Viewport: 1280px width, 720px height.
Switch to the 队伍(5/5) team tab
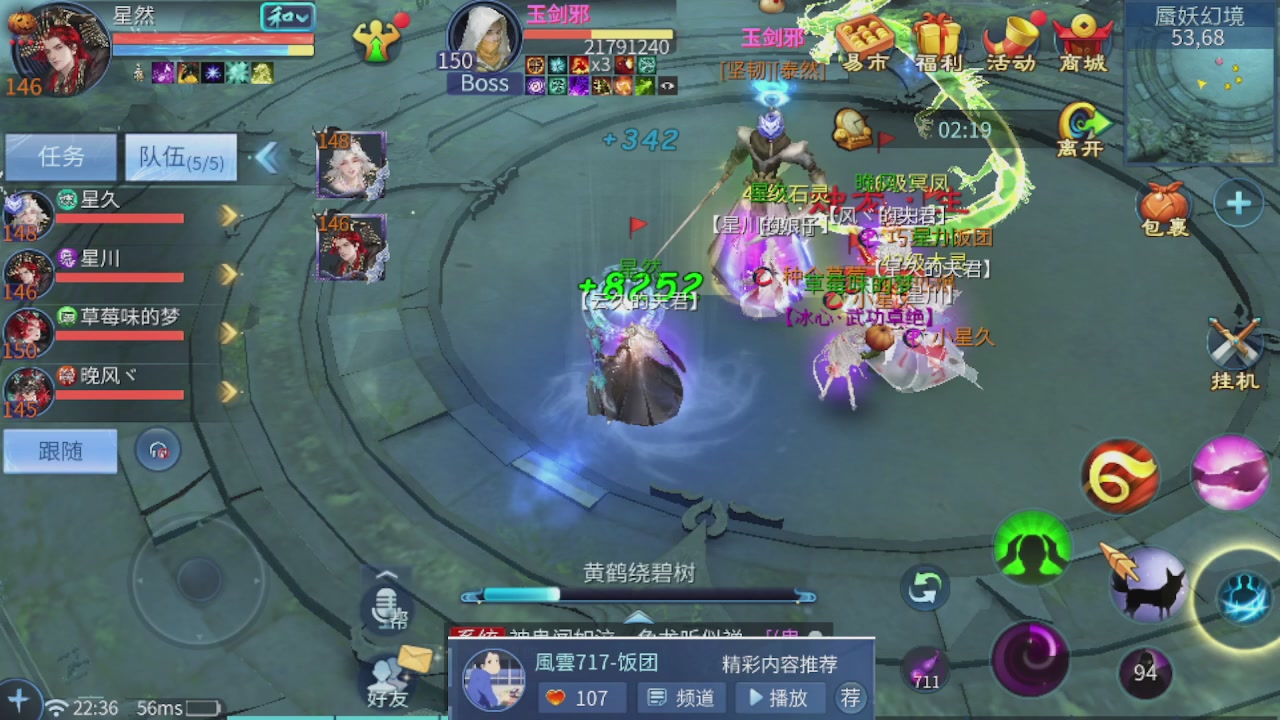coord(180,157)
